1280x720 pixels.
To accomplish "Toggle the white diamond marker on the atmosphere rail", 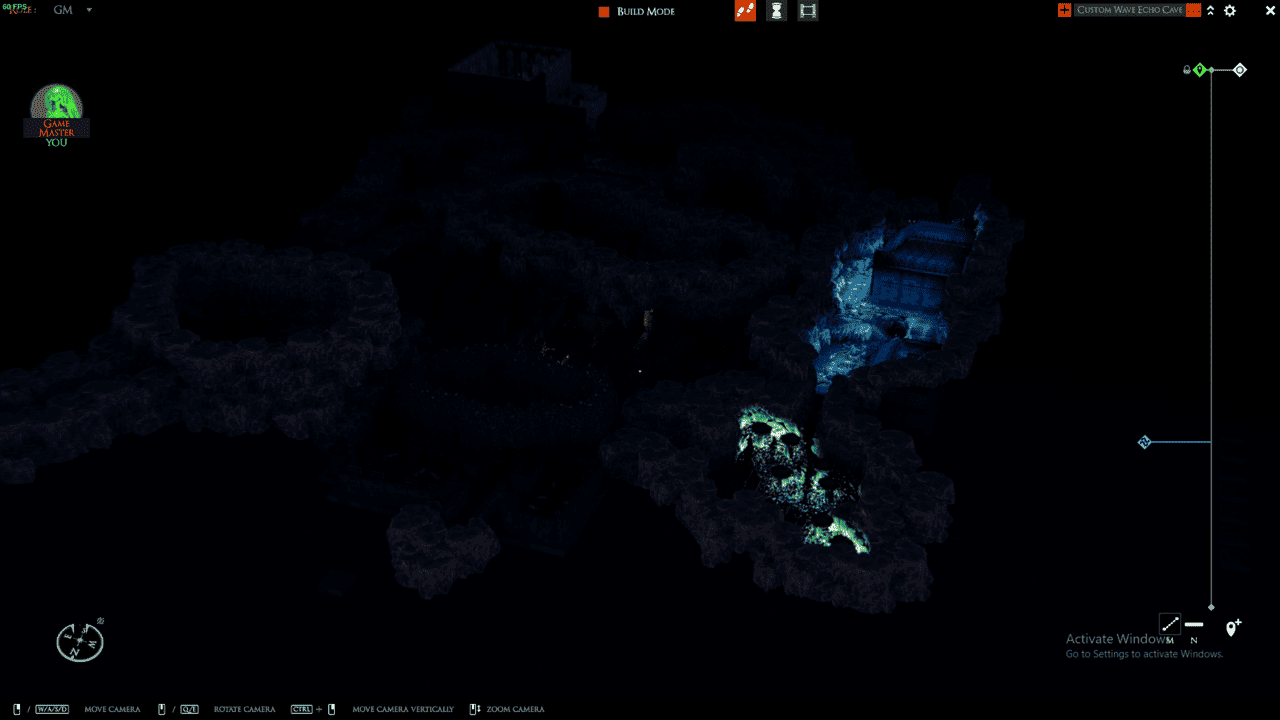I will (1240, 69).
